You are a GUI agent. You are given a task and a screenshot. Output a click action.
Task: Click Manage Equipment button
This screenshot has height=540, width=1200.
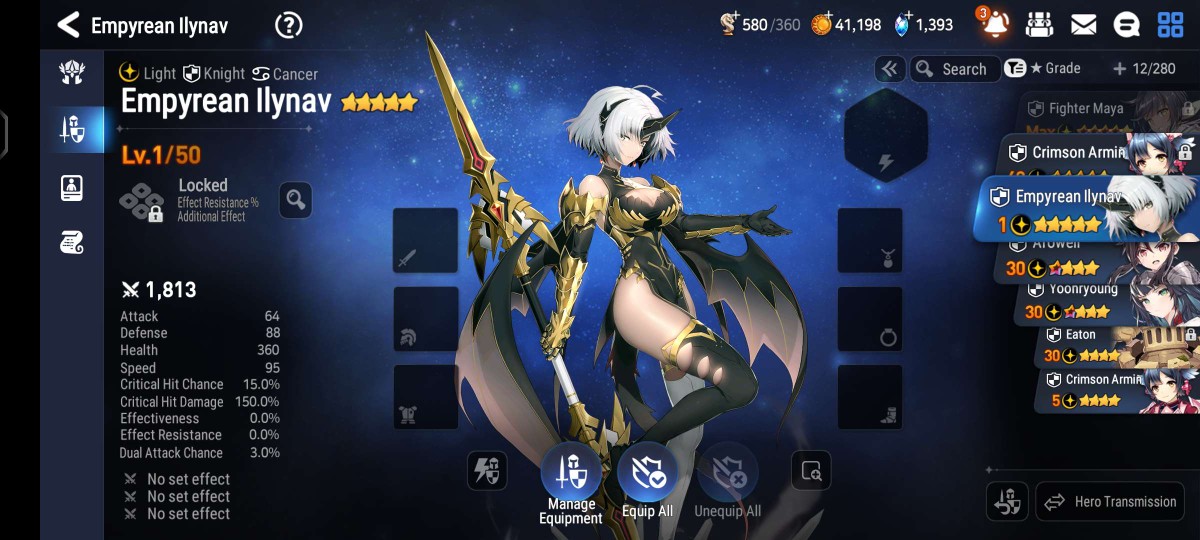click(x=571, y=475)
